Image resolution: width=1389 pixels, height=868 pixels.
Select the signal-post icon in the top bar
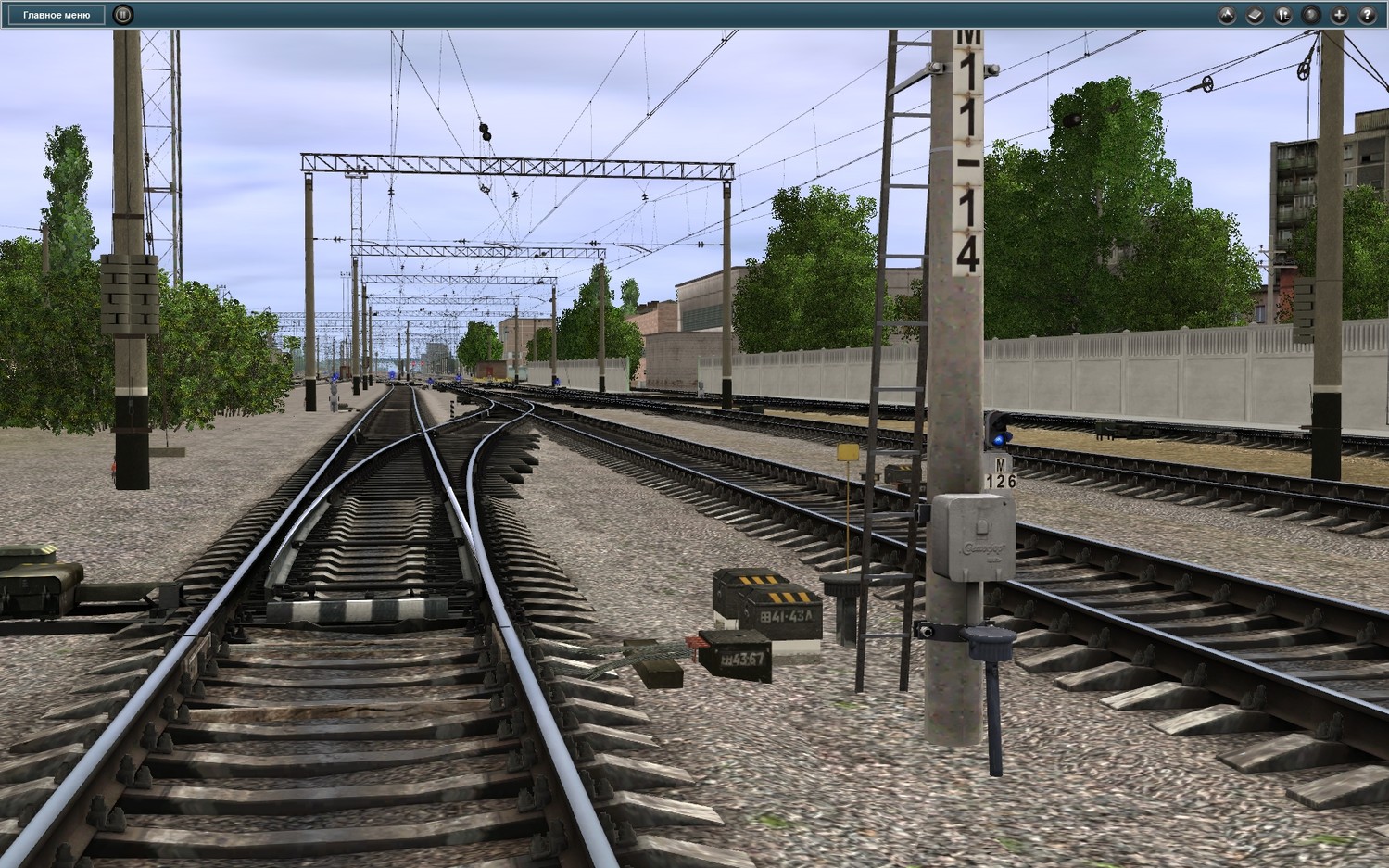coord(1282,15)
